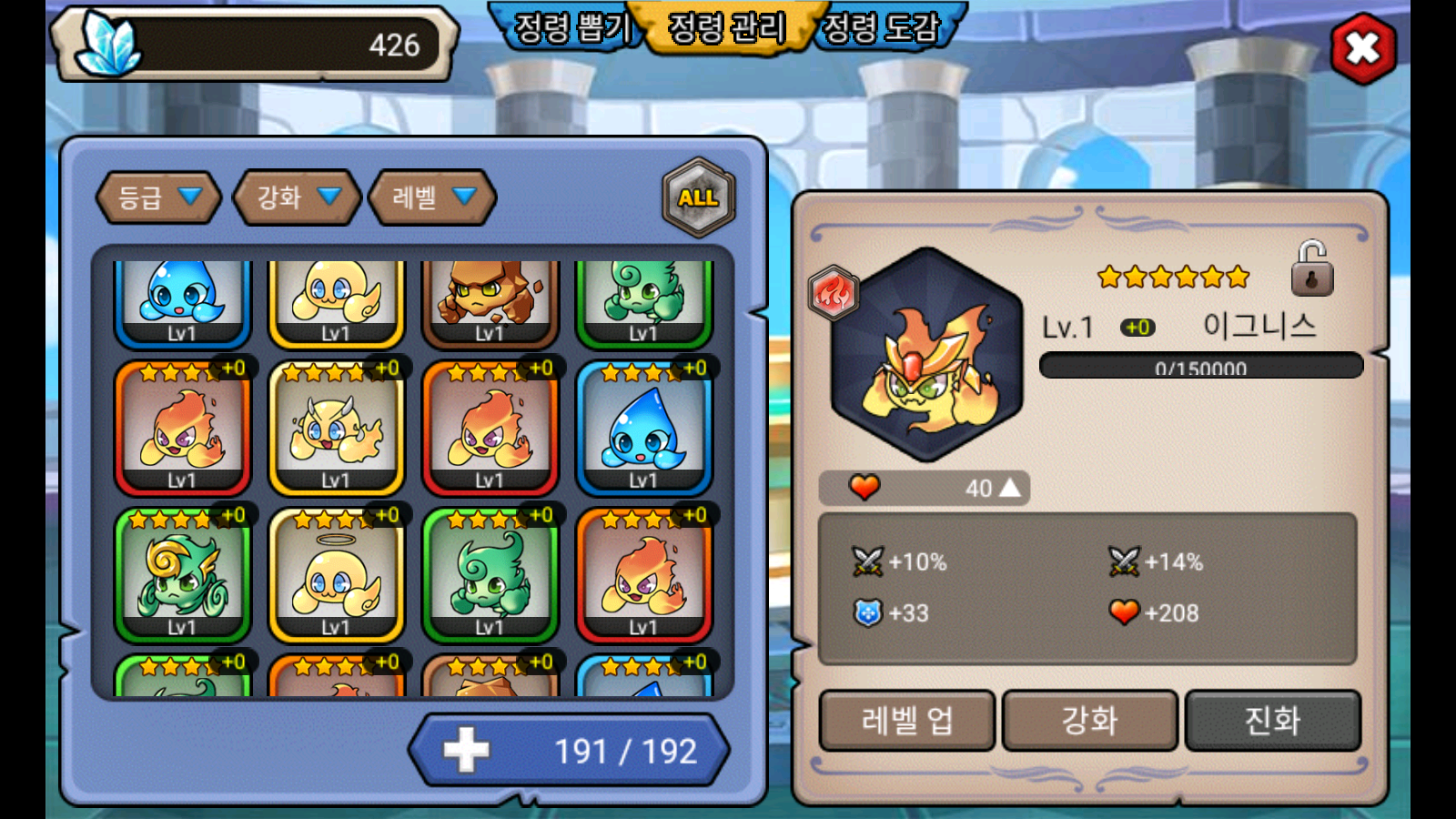Switch to the 정령 뽑기 tab

[x=571, y=27]
